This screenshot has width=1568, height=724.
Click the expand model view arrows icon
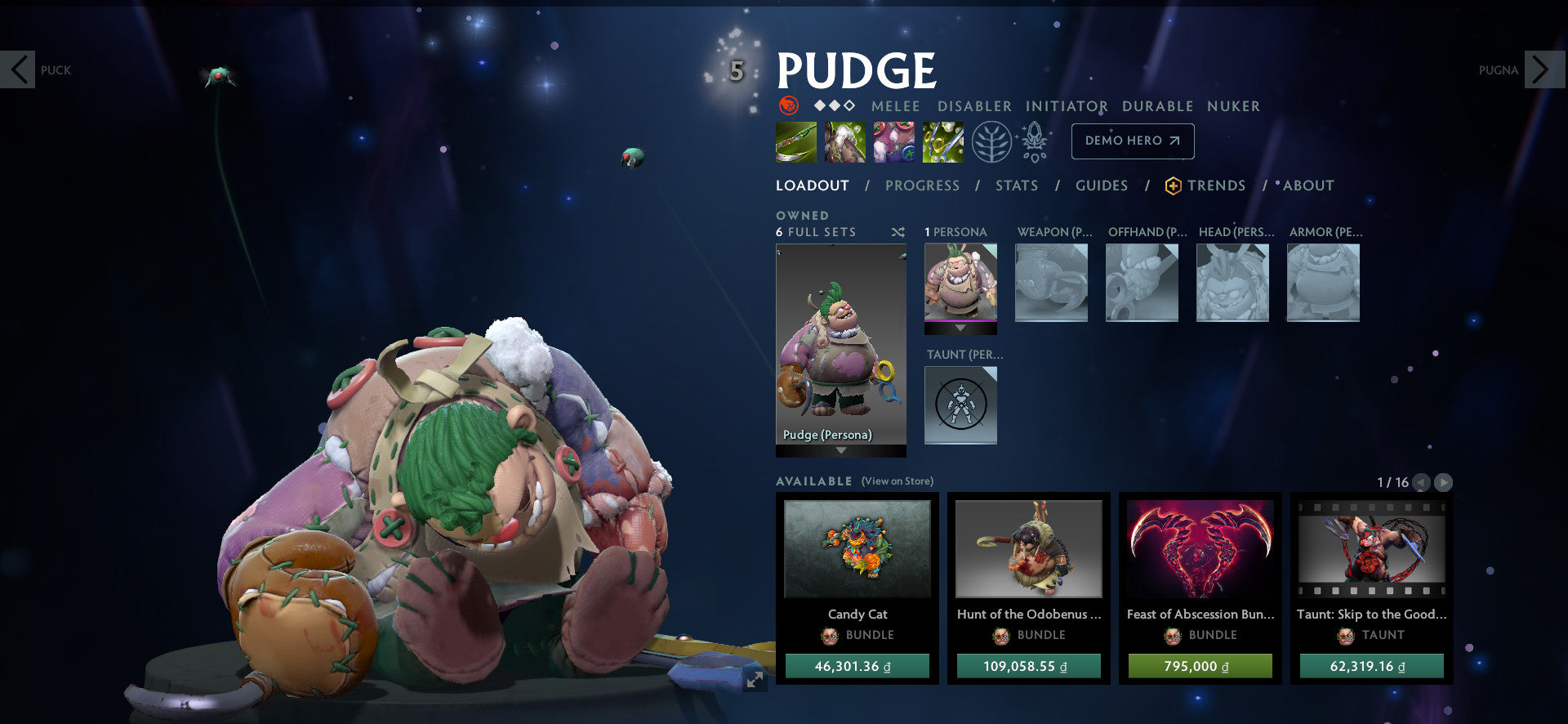[x=753, y=679]
